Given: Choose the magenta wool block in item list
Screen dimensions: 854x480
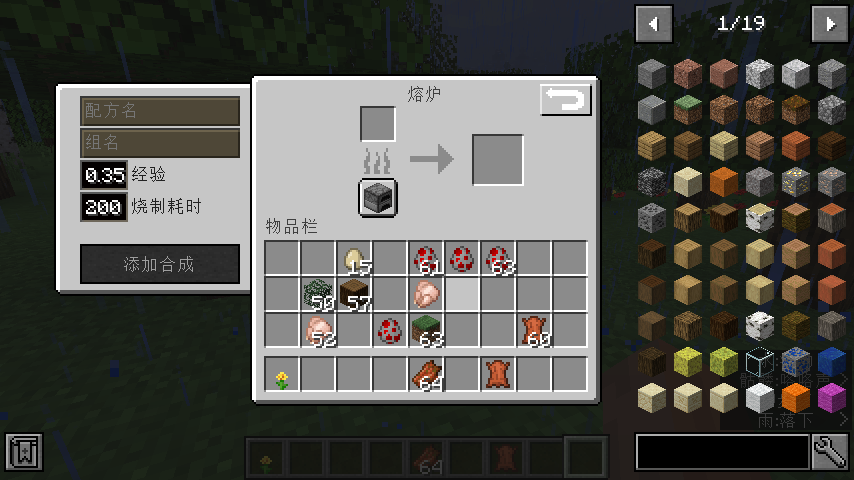Looking at the screenshot, I should click(831, 397).
